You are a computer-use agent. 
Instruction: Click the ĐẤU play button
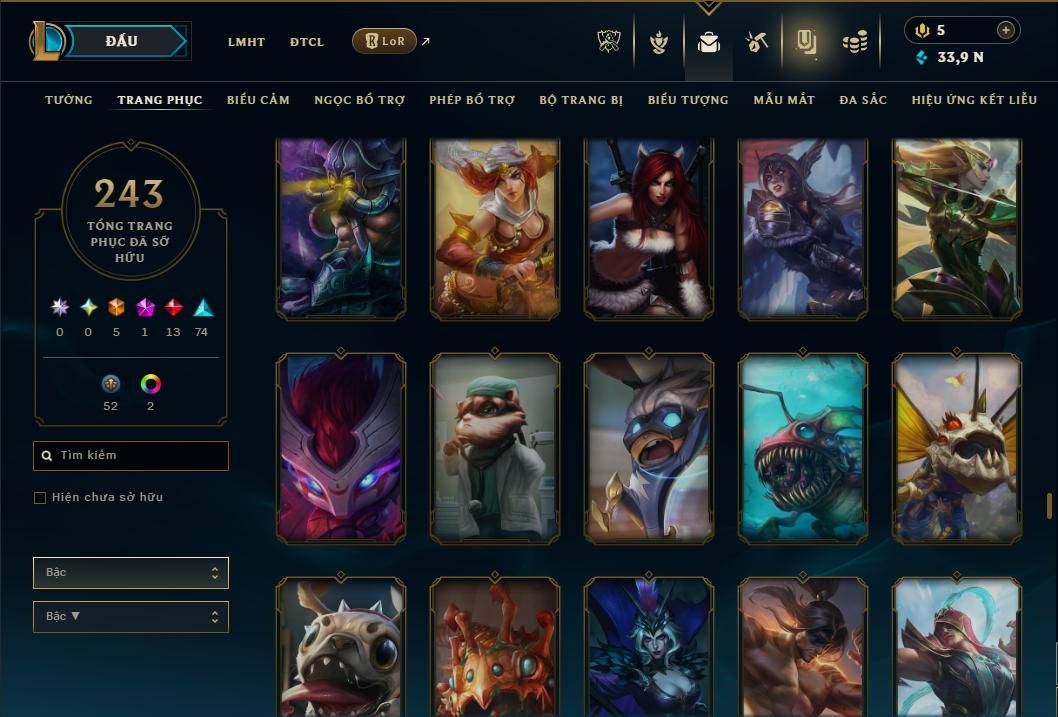pos(122,41)
